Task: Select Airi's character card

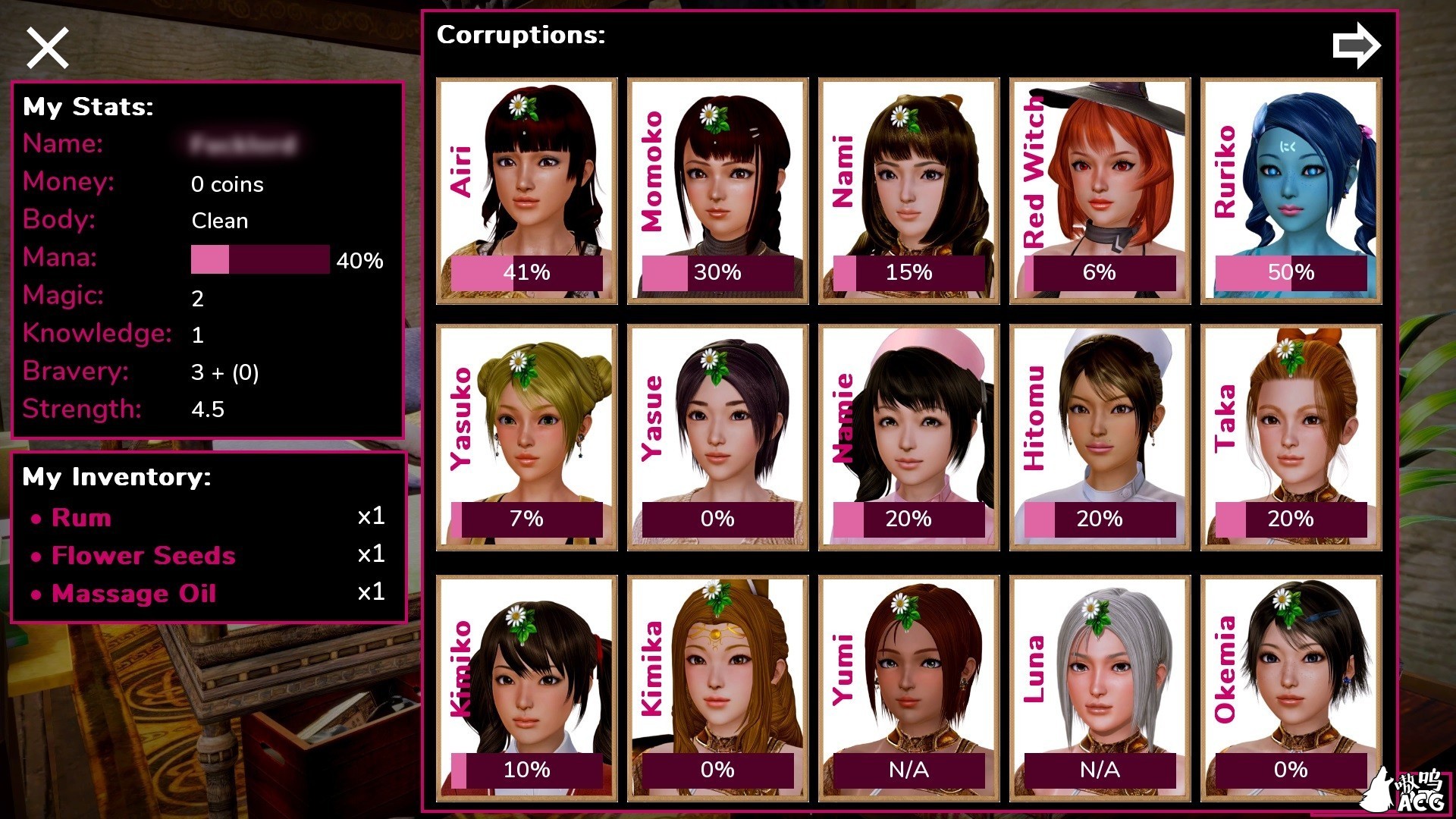Action: [527, 190]
